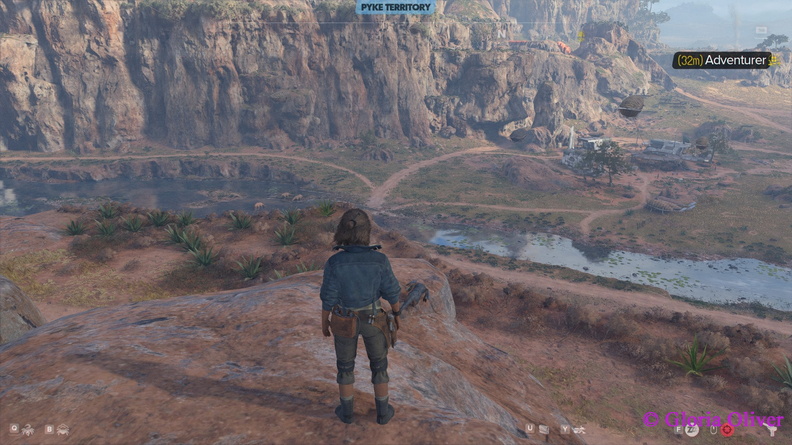The width and height of the screenshot is (792, 445).
Task: Activate the red crosshair target icon
Action: tap(727, 430)
